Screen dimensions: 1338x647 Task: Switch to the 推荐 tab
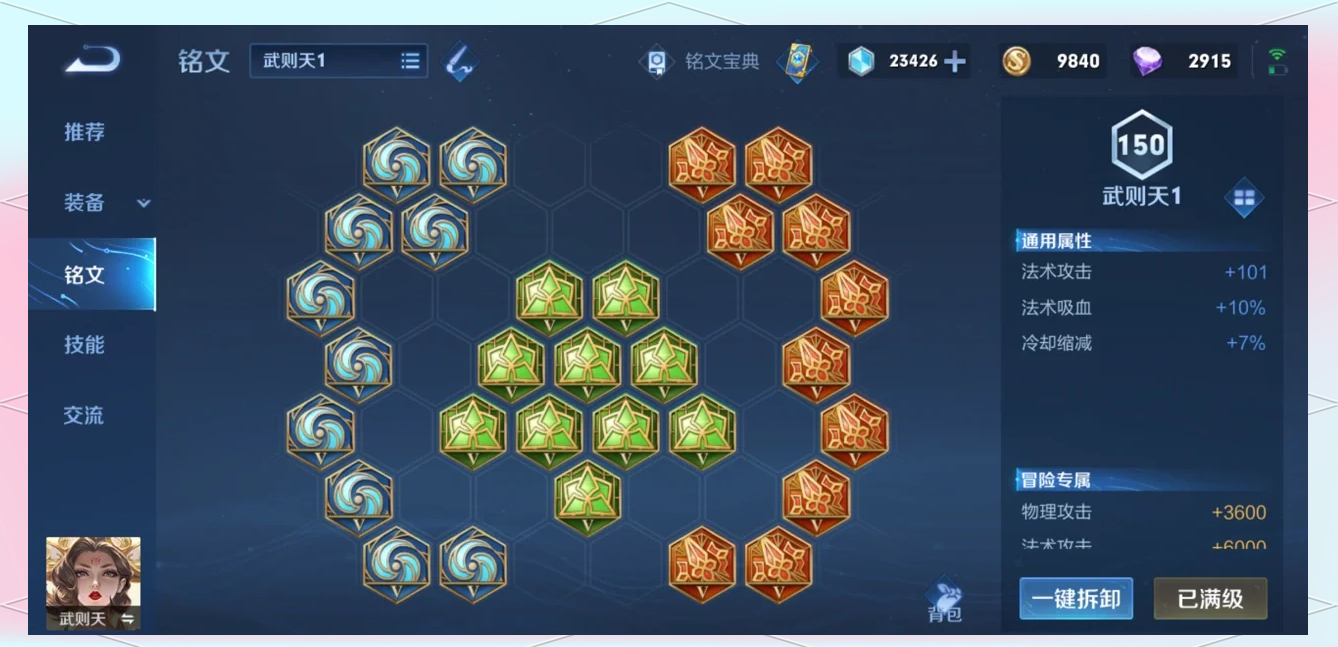tap(84, 132)
